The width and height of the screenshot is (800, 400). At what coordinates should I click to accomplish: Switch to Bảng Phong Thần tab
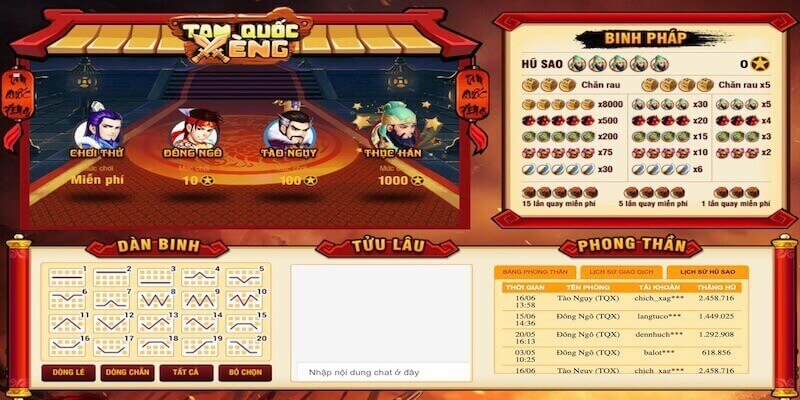[535, 272]
